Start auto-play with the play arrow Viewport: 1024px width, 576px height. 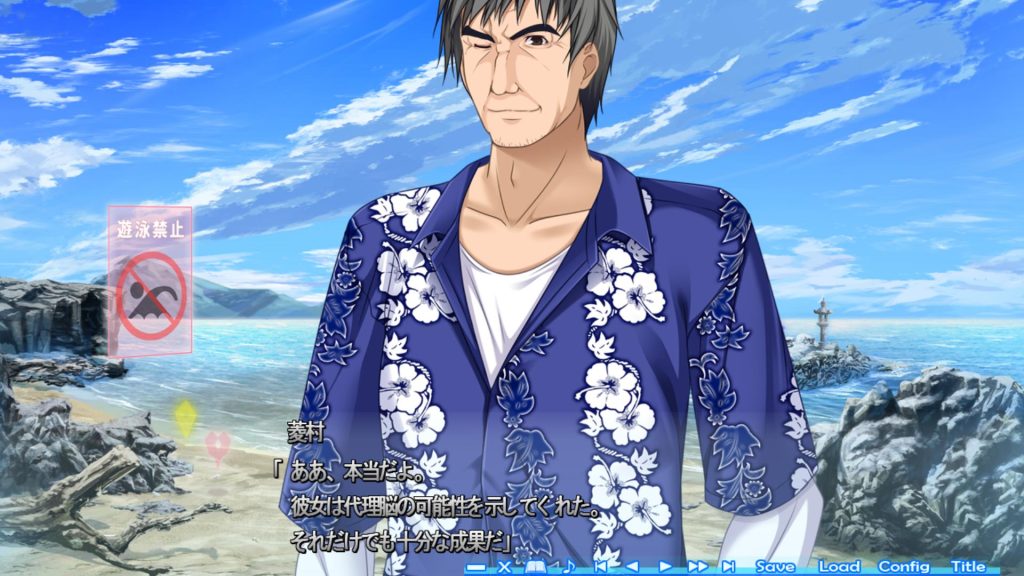pyautogui.click(x=665, y=567)
